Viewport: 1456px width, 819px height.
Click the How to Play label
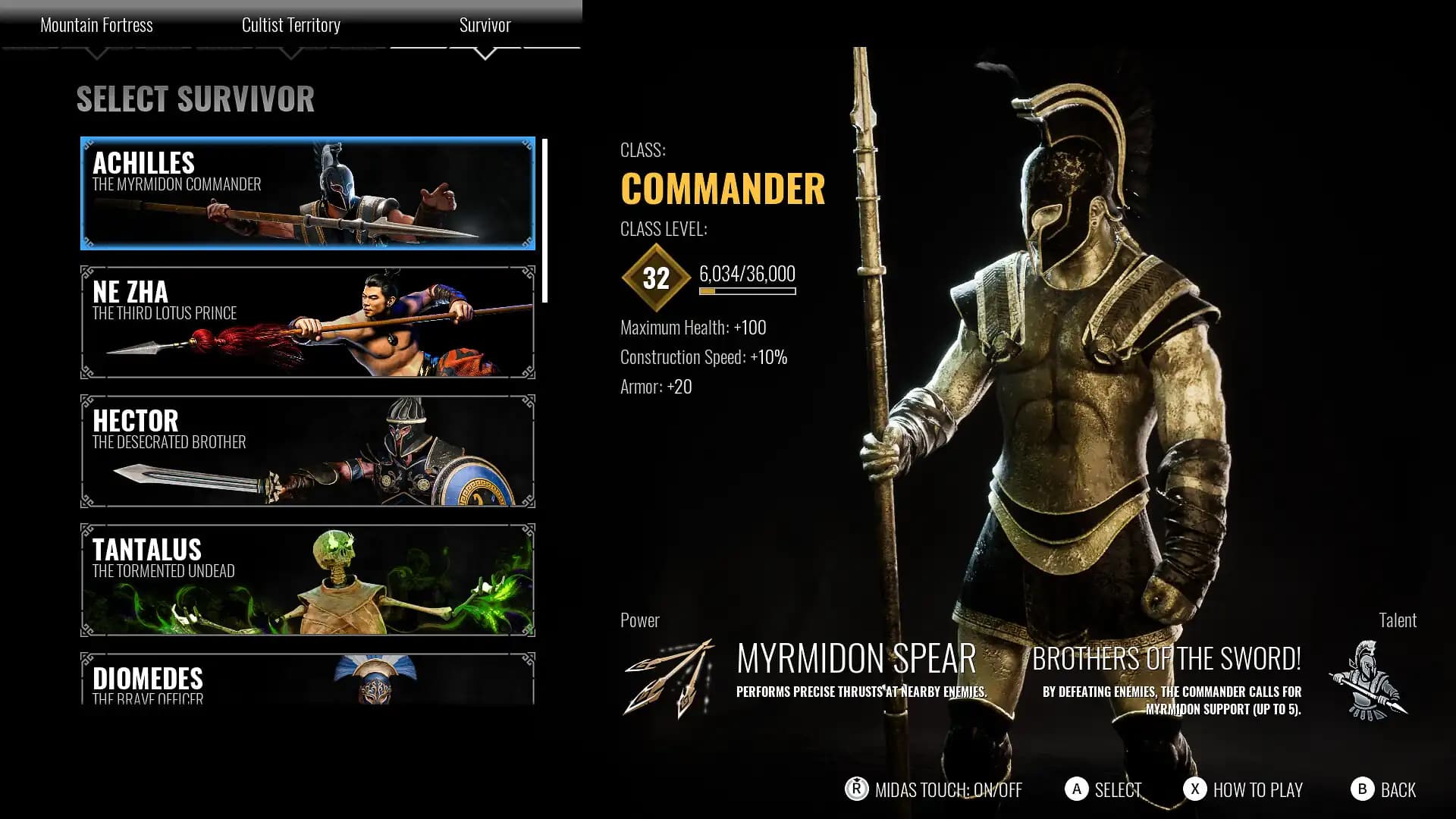click(1258, 790)
